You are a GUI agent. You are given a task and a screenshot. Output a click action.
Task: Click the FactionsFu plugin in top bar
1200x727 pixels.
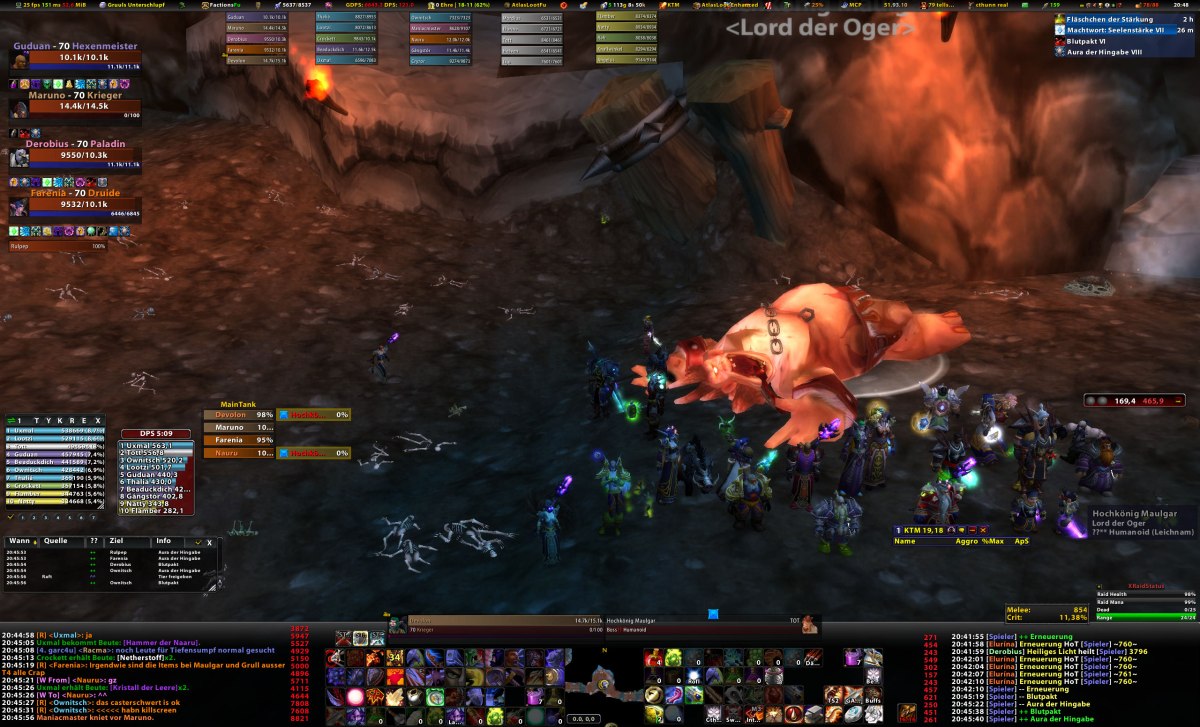218,5
